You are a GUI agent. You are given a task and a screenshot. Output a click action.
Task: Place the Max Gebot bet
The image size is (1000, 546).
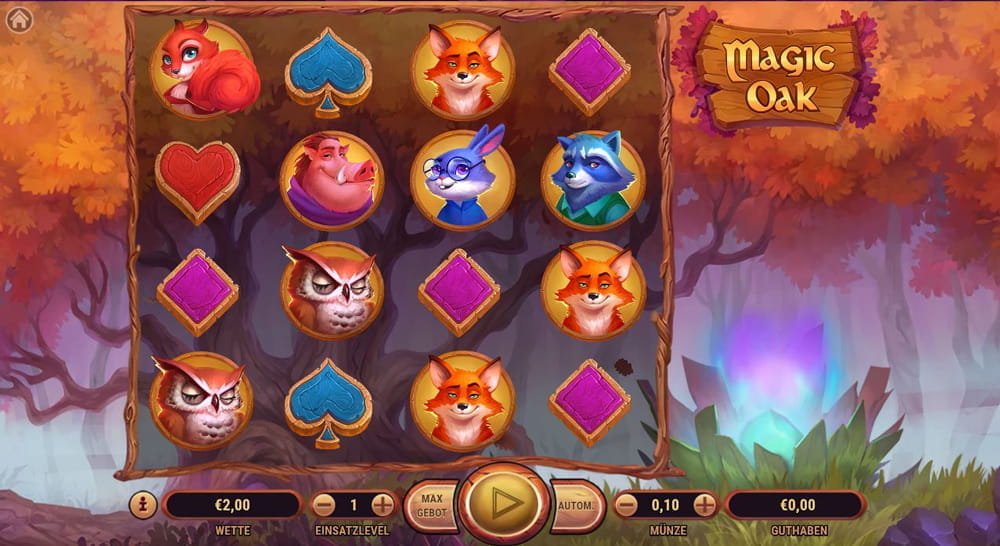click(x=431, y=505)
